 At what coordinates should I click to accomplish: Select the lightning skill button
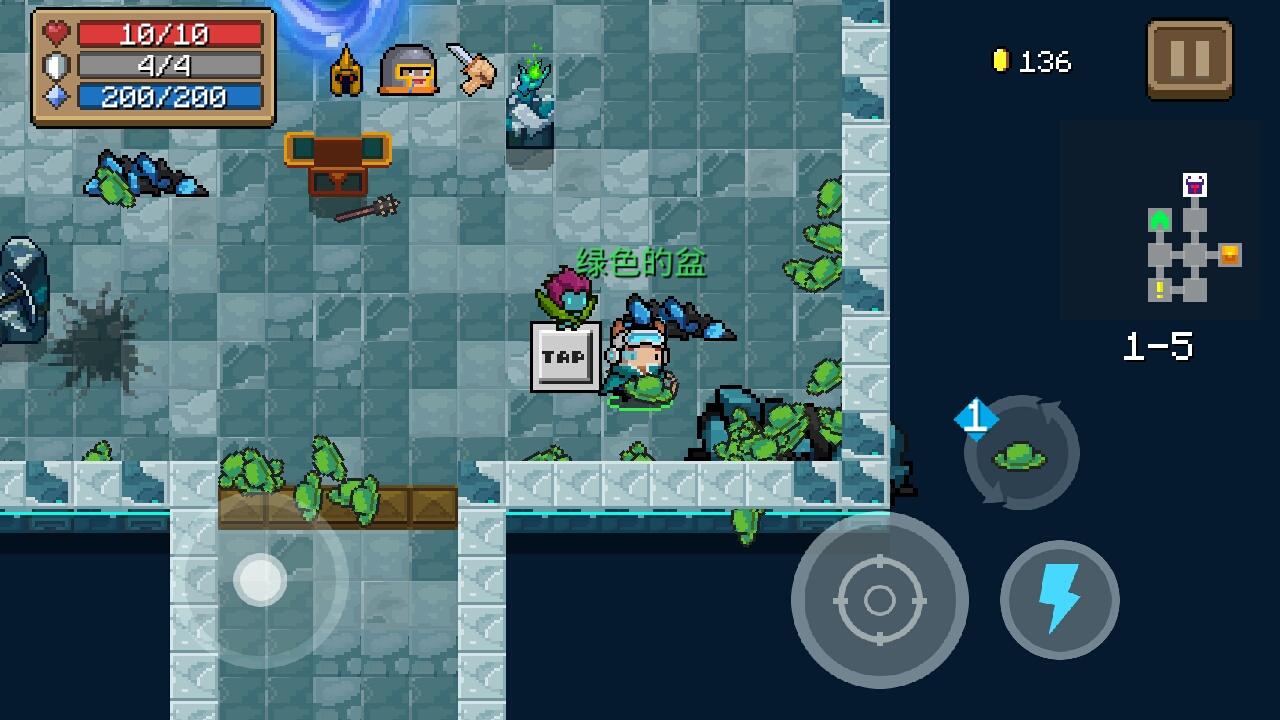point(1059,601)
